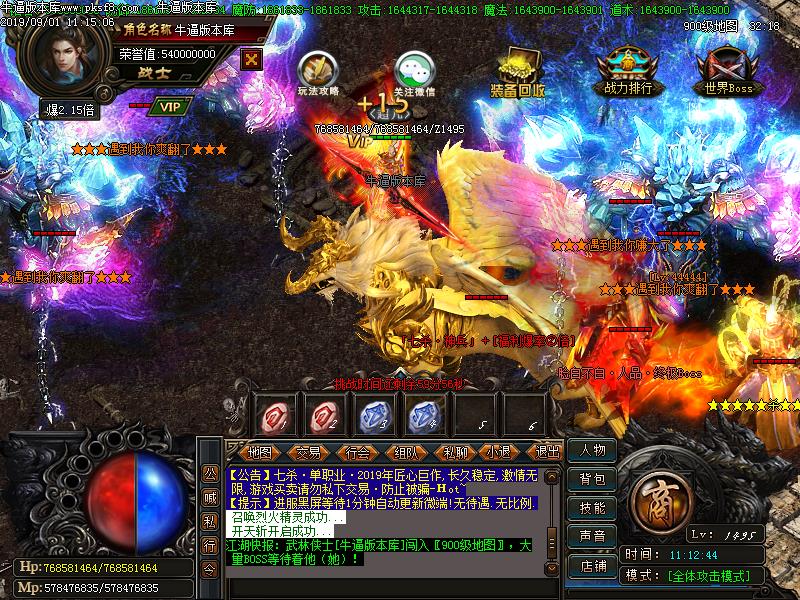Open the 人物 character sheet
This screenshot has width=800, height=600.
pyautogui.click(x=592, y=451)
